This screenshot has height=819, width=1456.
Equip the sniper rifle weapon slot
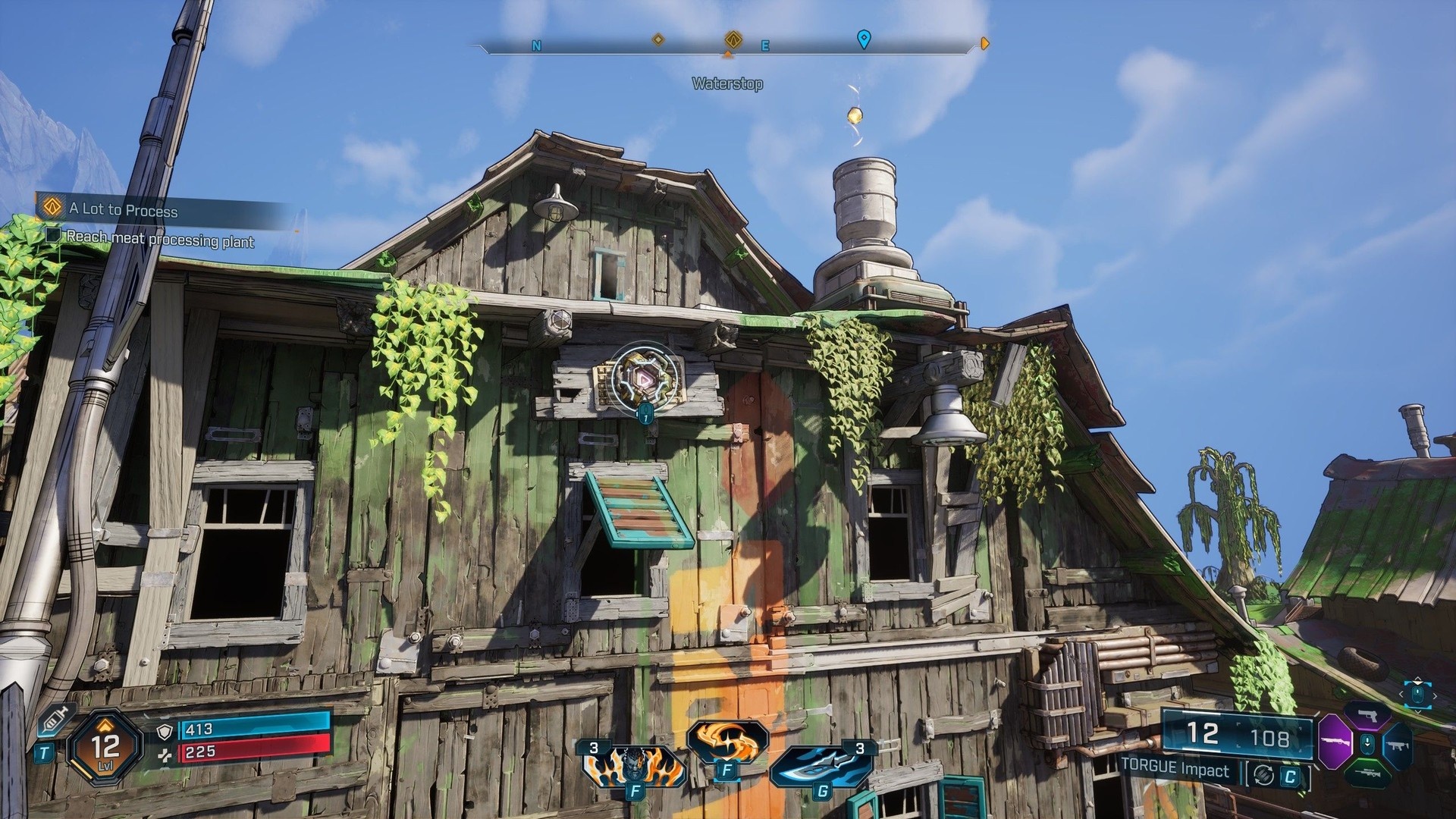coord(1367,773)
